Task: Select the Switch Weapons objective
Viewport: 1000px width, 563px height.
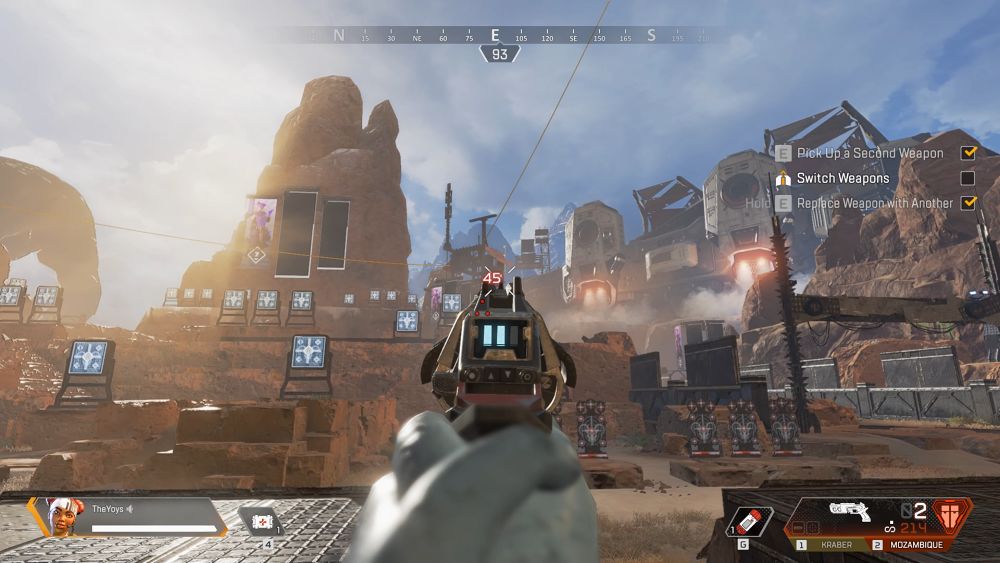Action: tap(842, 178)
